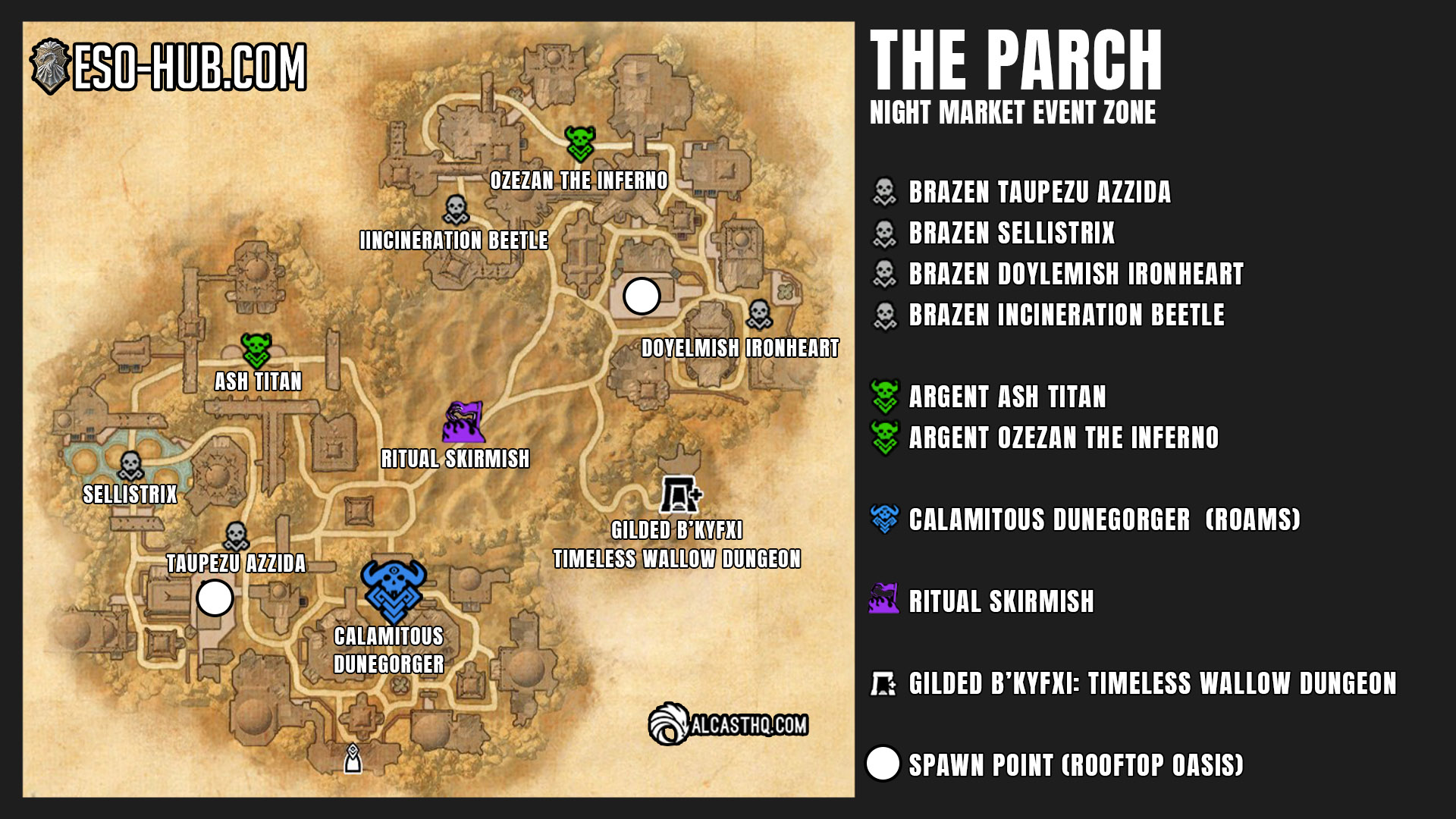Screen dimensions: 1456x819
Task: Click the blue Calamitous Dunegorger map marker
Action: (394, 591)
